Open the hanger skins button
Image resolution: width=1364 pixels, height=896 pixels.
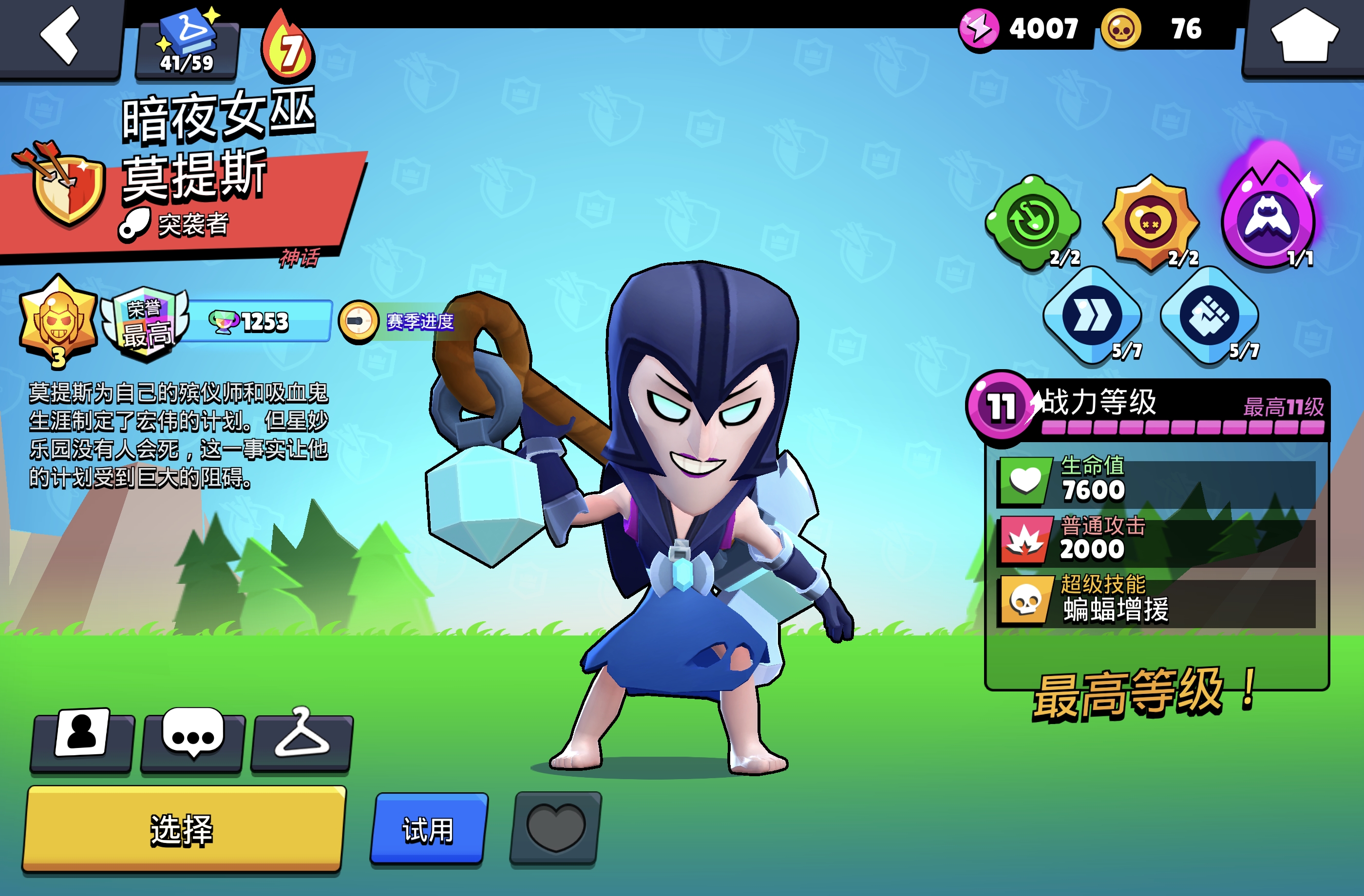[302, 739]
